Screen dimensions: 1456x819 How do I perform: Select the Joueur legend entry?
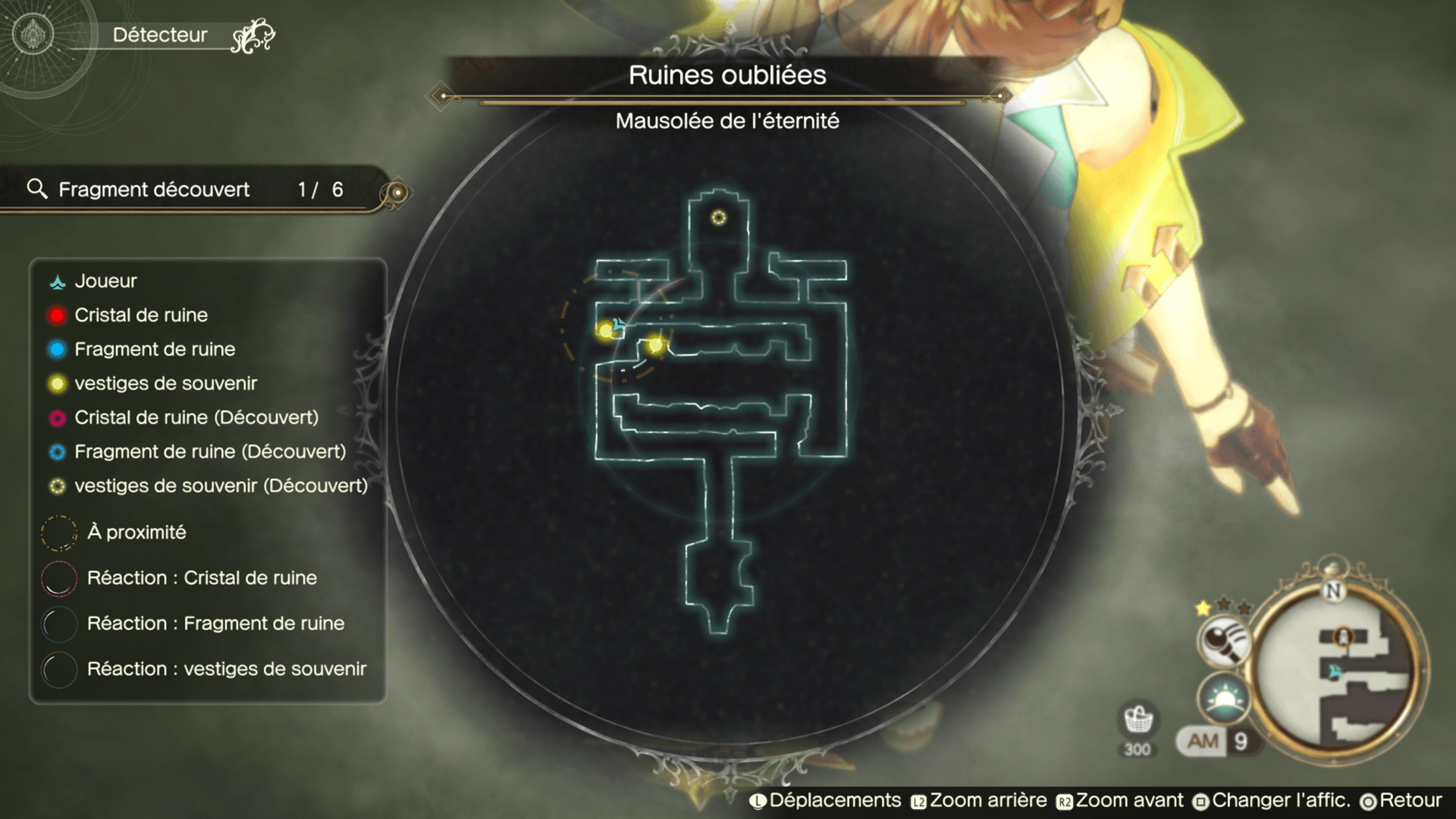point(105,281)
